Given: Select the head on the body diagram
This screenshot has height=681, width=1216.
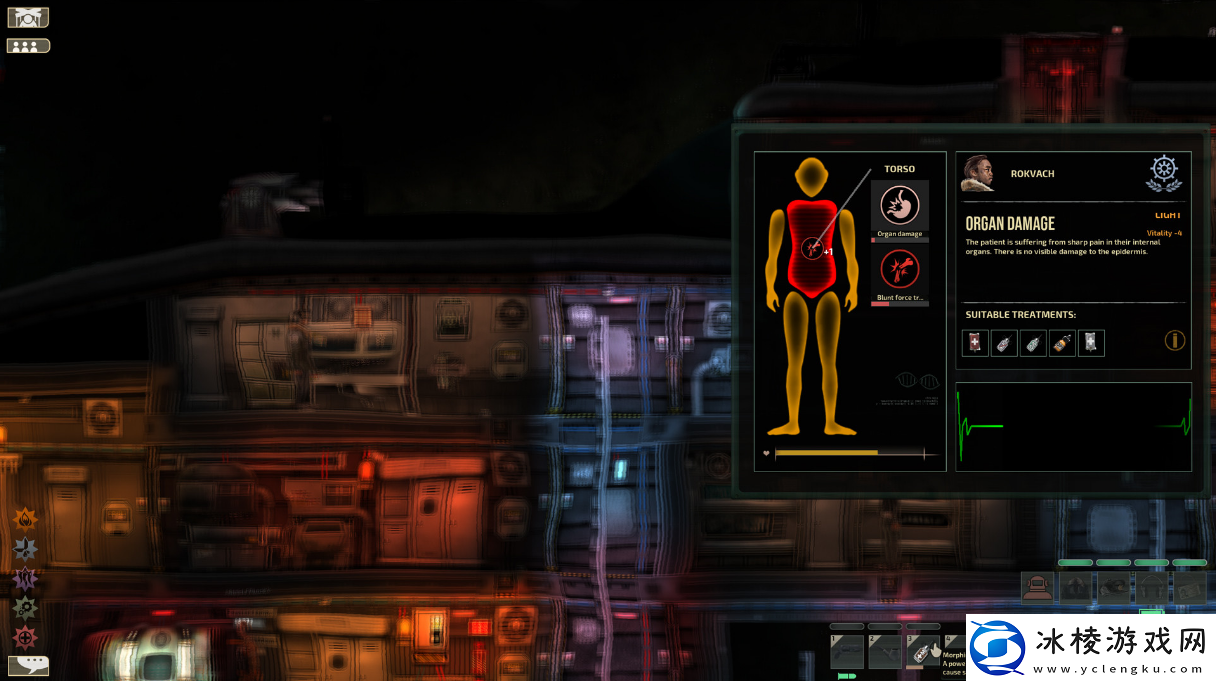Looking at the screenshot, I should point(811,178).
